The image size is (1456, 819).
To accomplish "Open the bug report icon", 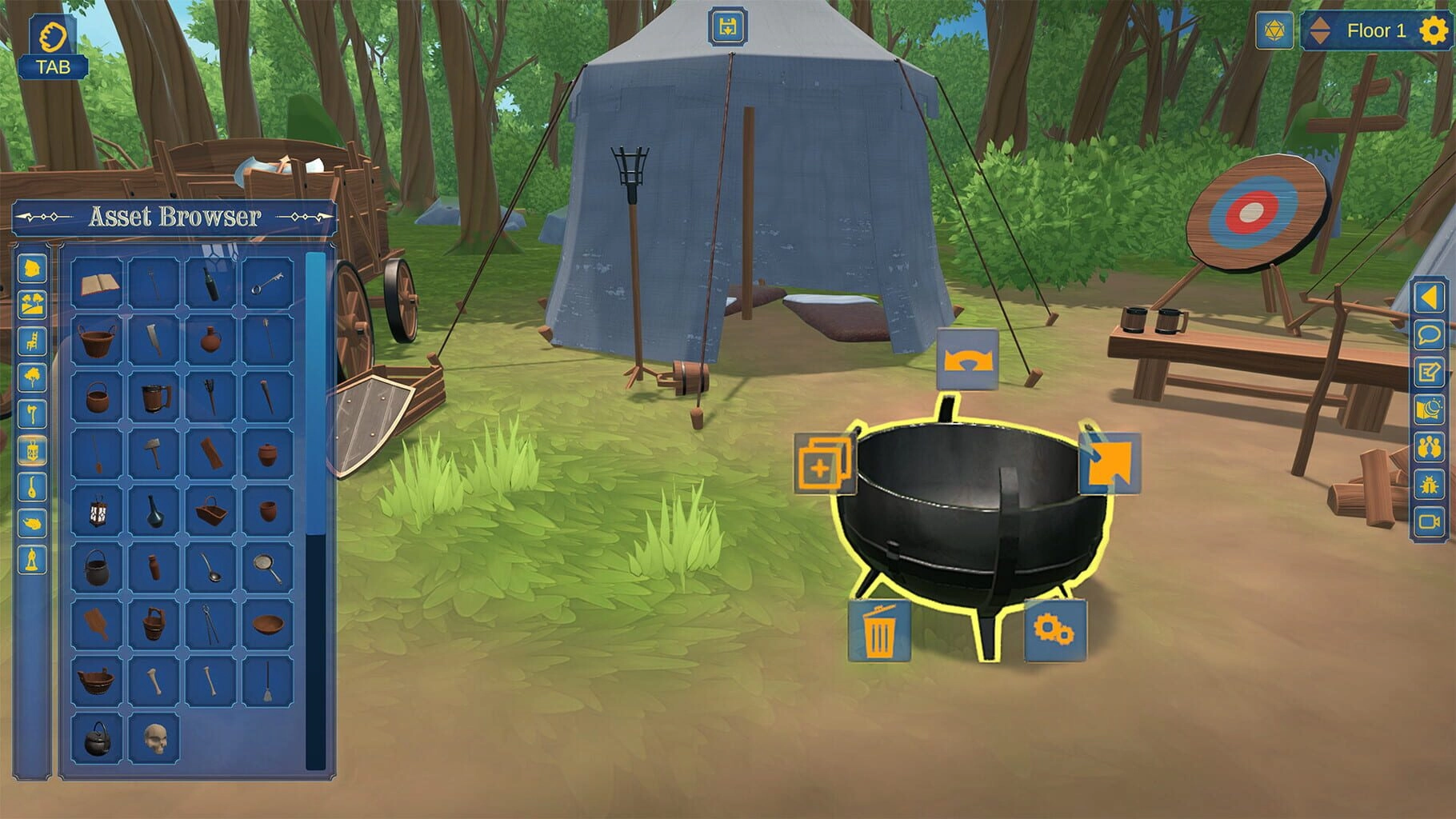I will (1430, 484).
